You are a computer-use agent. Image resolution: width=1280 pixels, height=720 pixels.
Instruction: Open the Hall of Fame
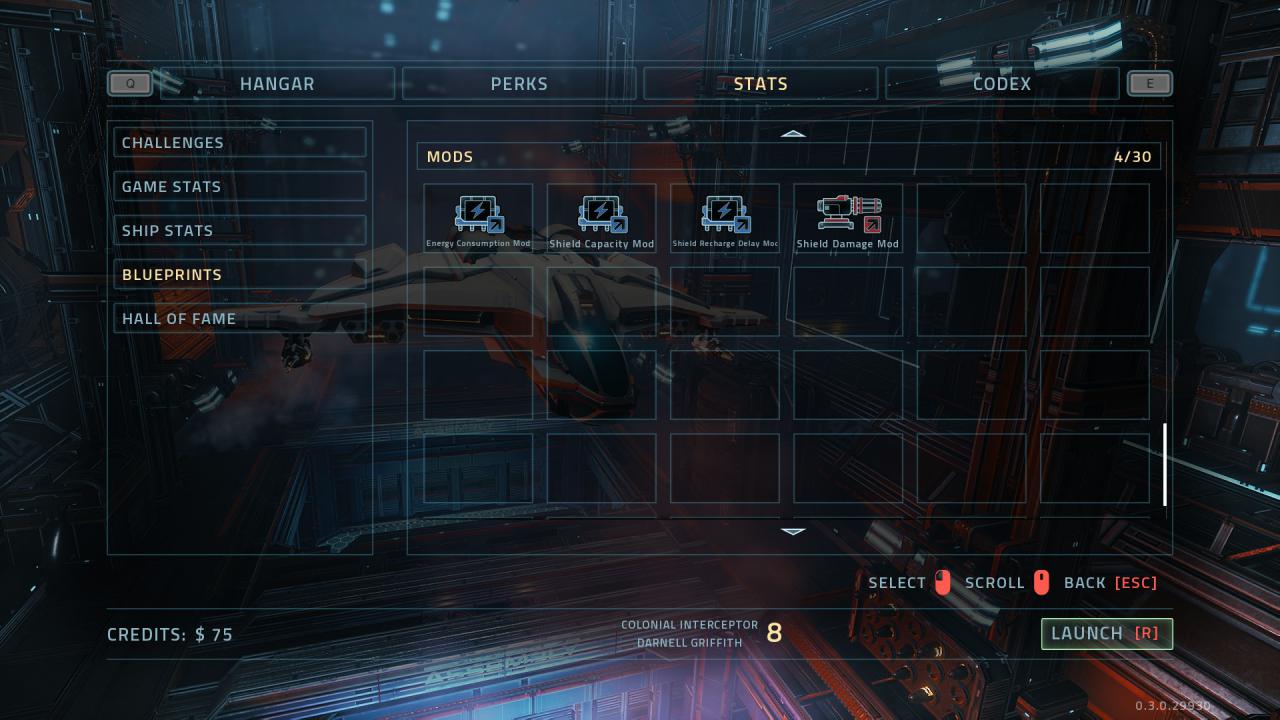(240, 319)
